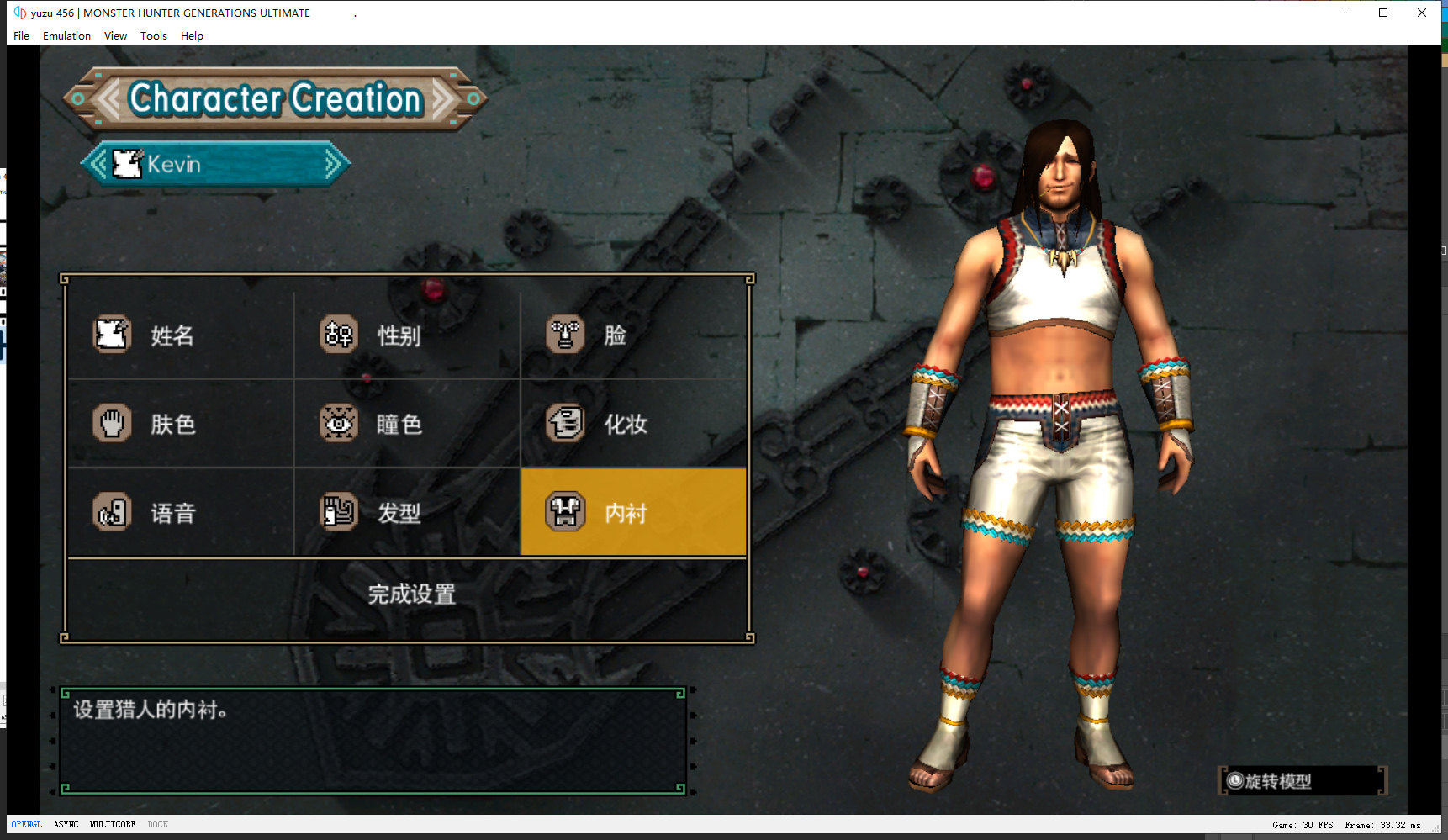Toggle the DOCK mode status button

click(158, 825)
